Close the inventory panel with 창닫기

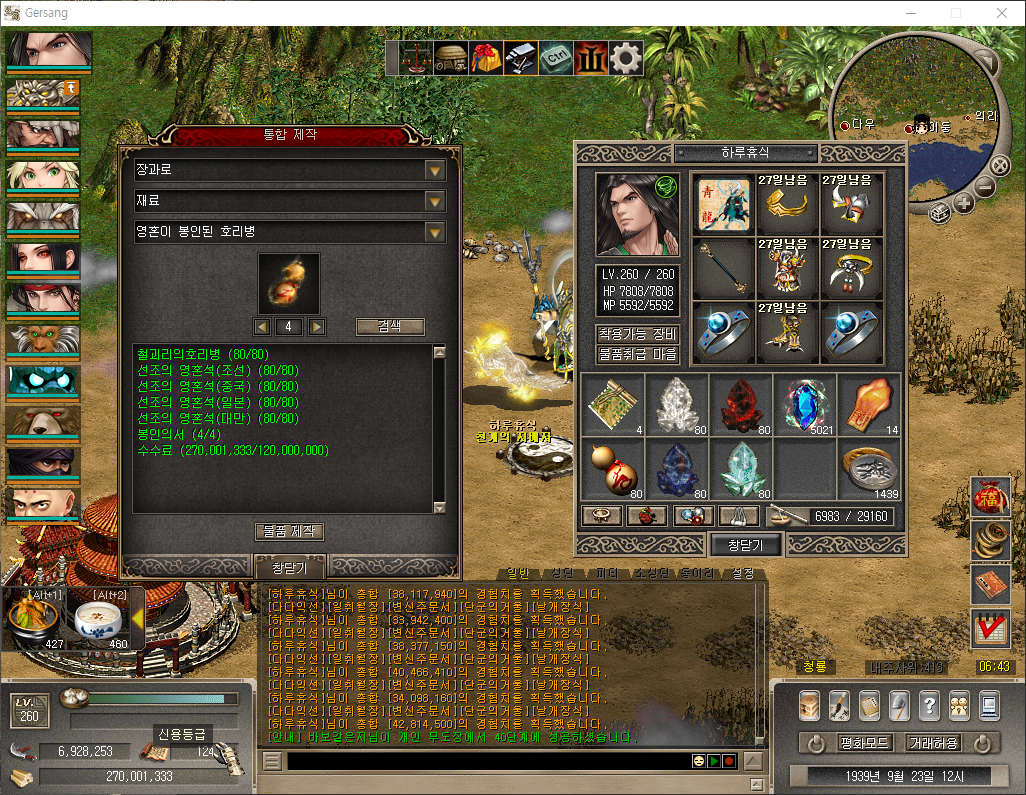745,544
